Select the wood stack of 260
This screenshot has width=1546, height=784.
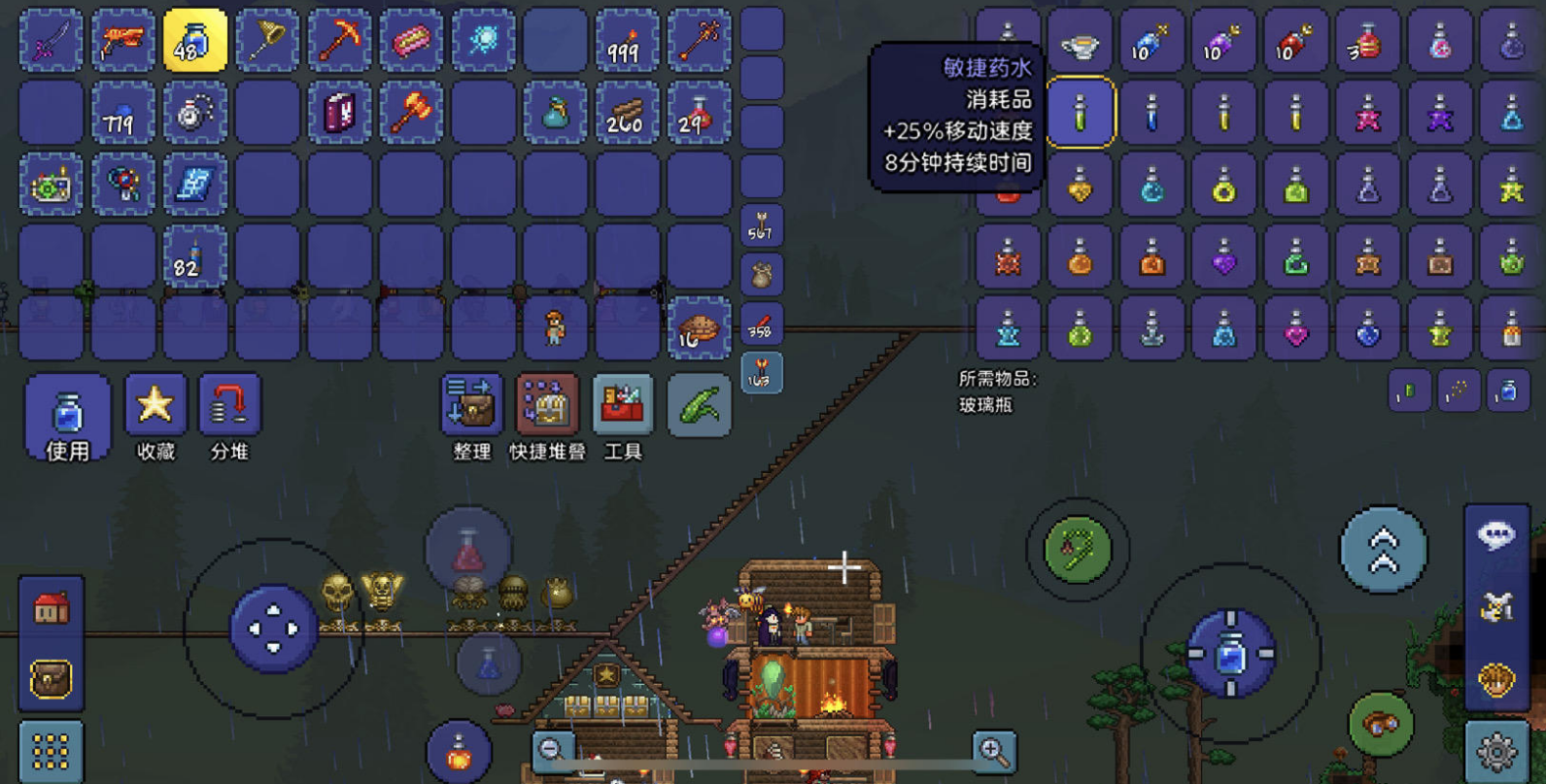tap(627, 114)
